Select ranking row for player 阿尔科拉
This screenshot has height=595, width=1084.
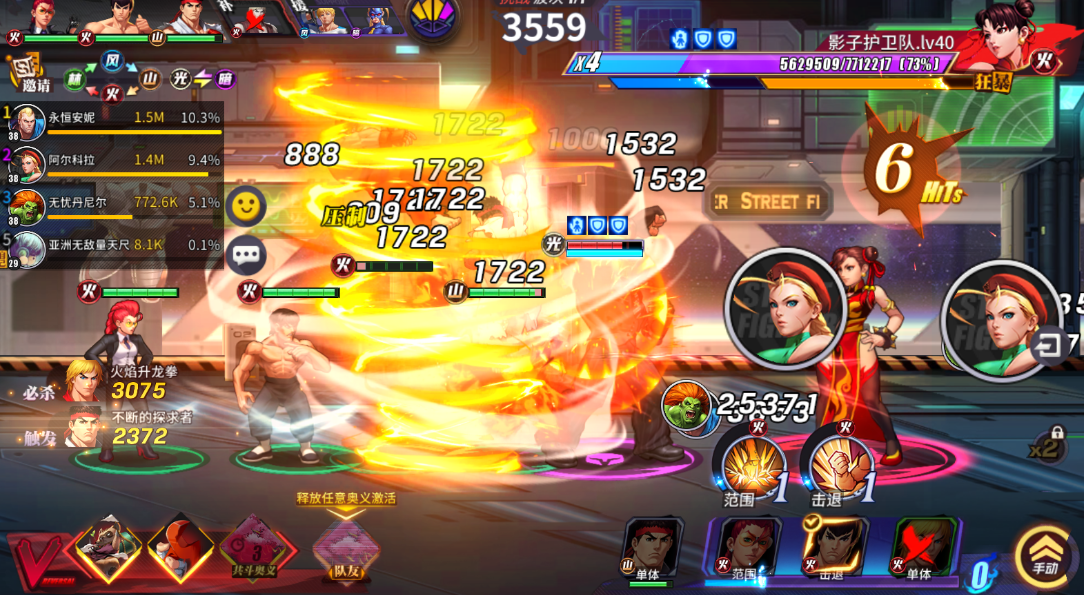(115, 160)
